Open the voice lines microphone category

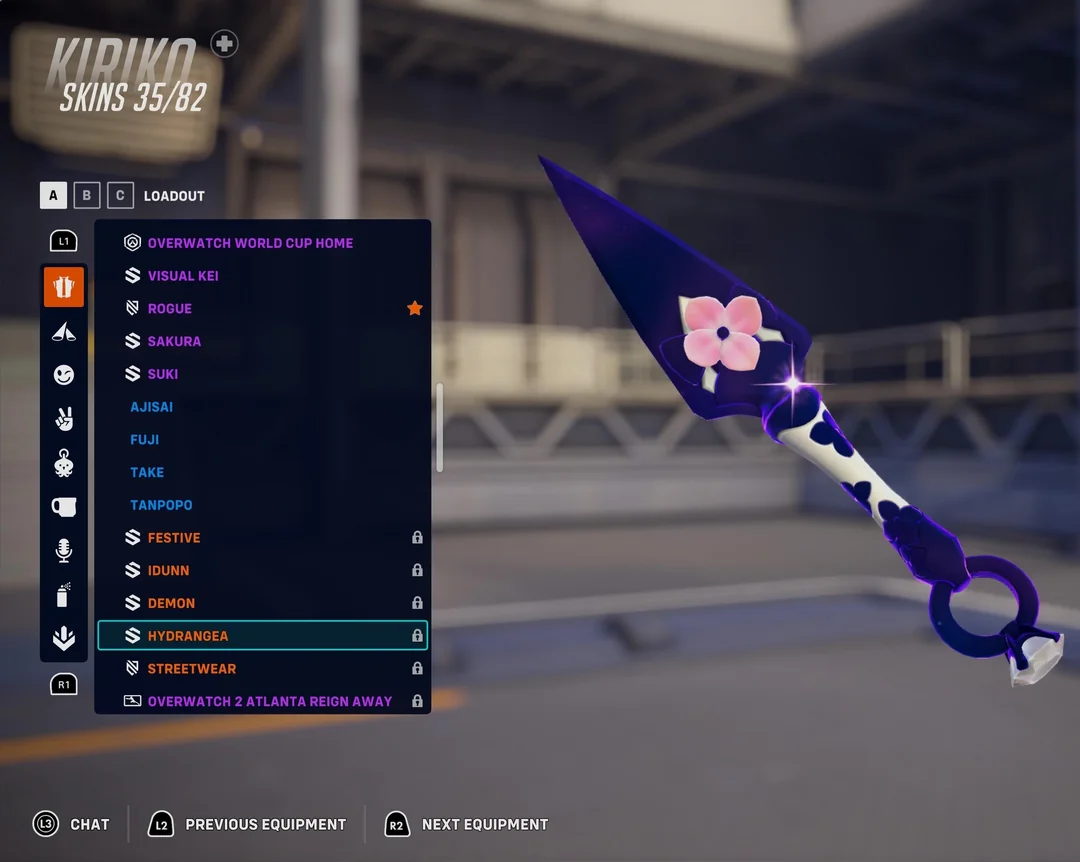pos(64,550)
